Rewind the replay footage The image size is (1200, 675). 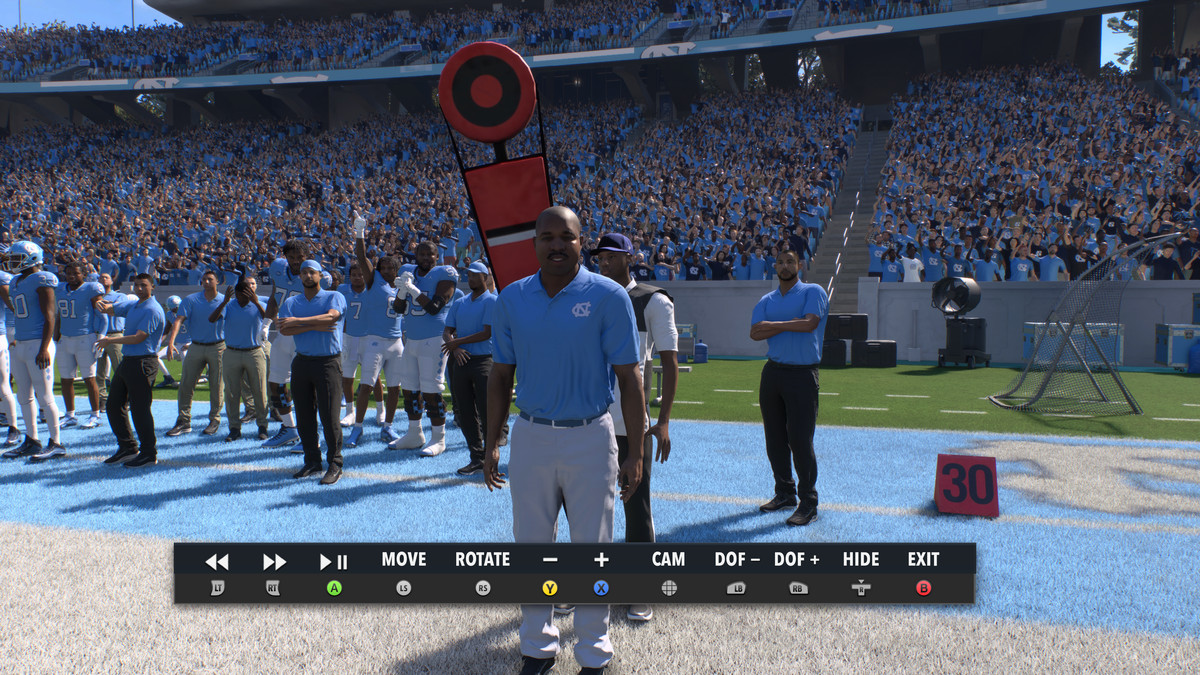(217, 562)
